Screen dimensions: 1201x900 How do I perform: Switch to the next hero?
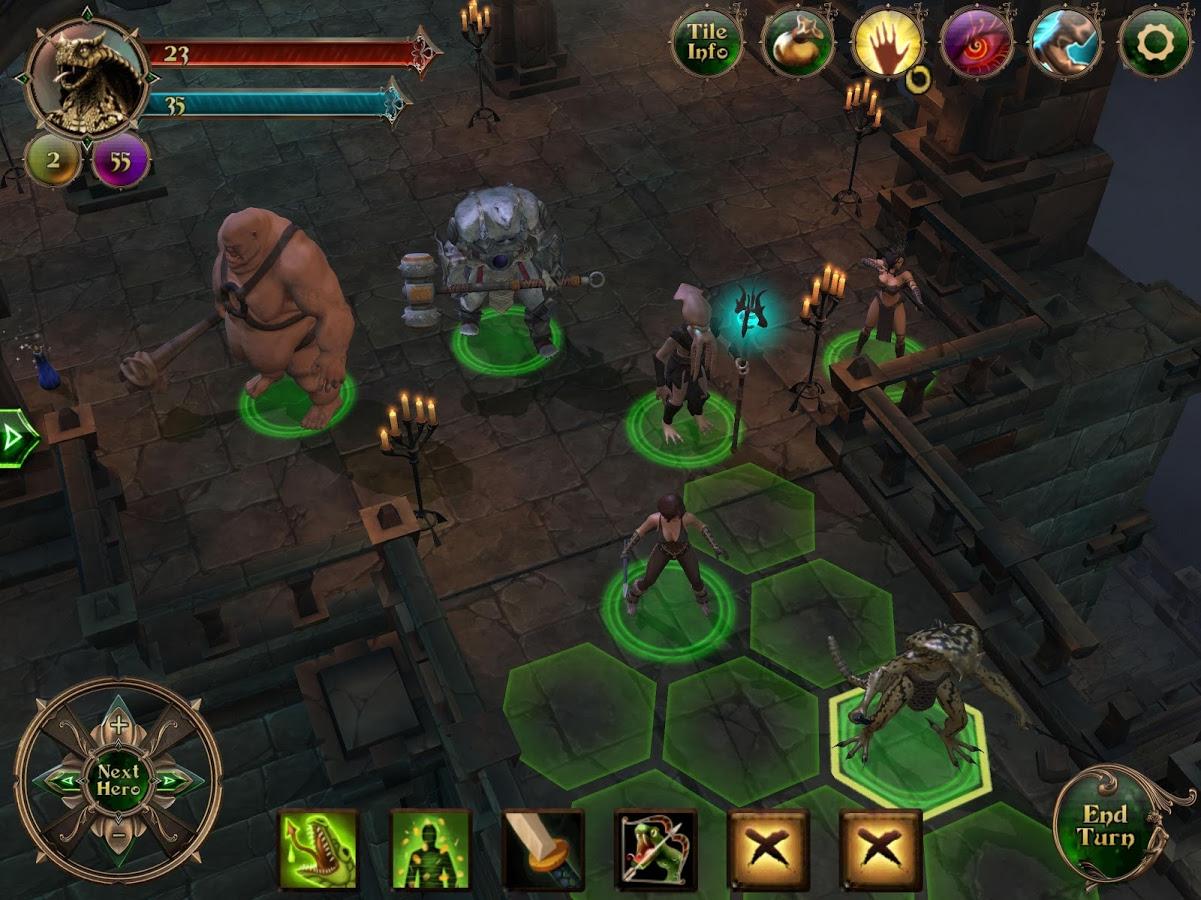tap(119, 780)
